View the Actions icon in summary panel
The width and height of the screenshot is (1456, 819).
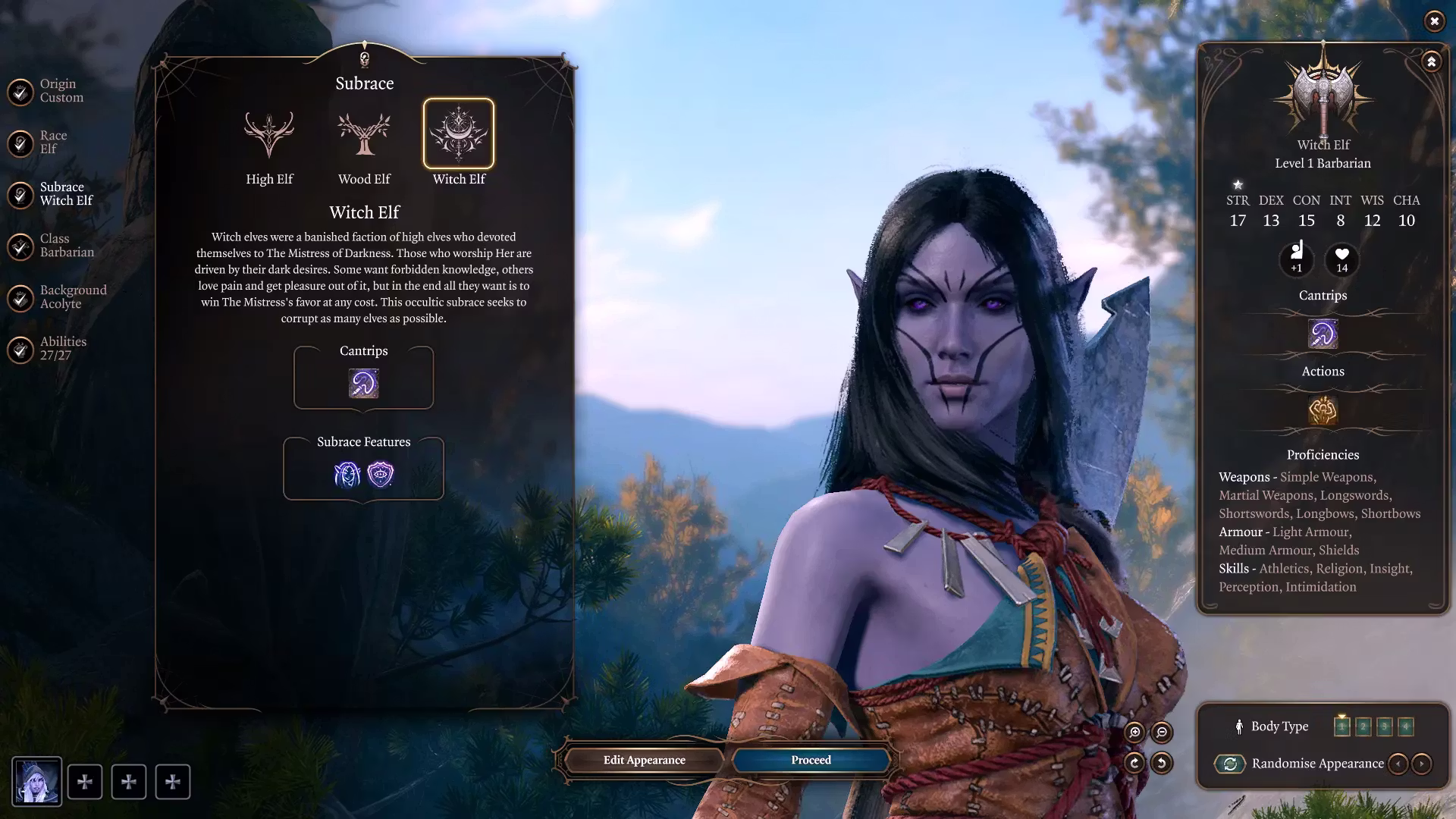tap(1323, 410)
